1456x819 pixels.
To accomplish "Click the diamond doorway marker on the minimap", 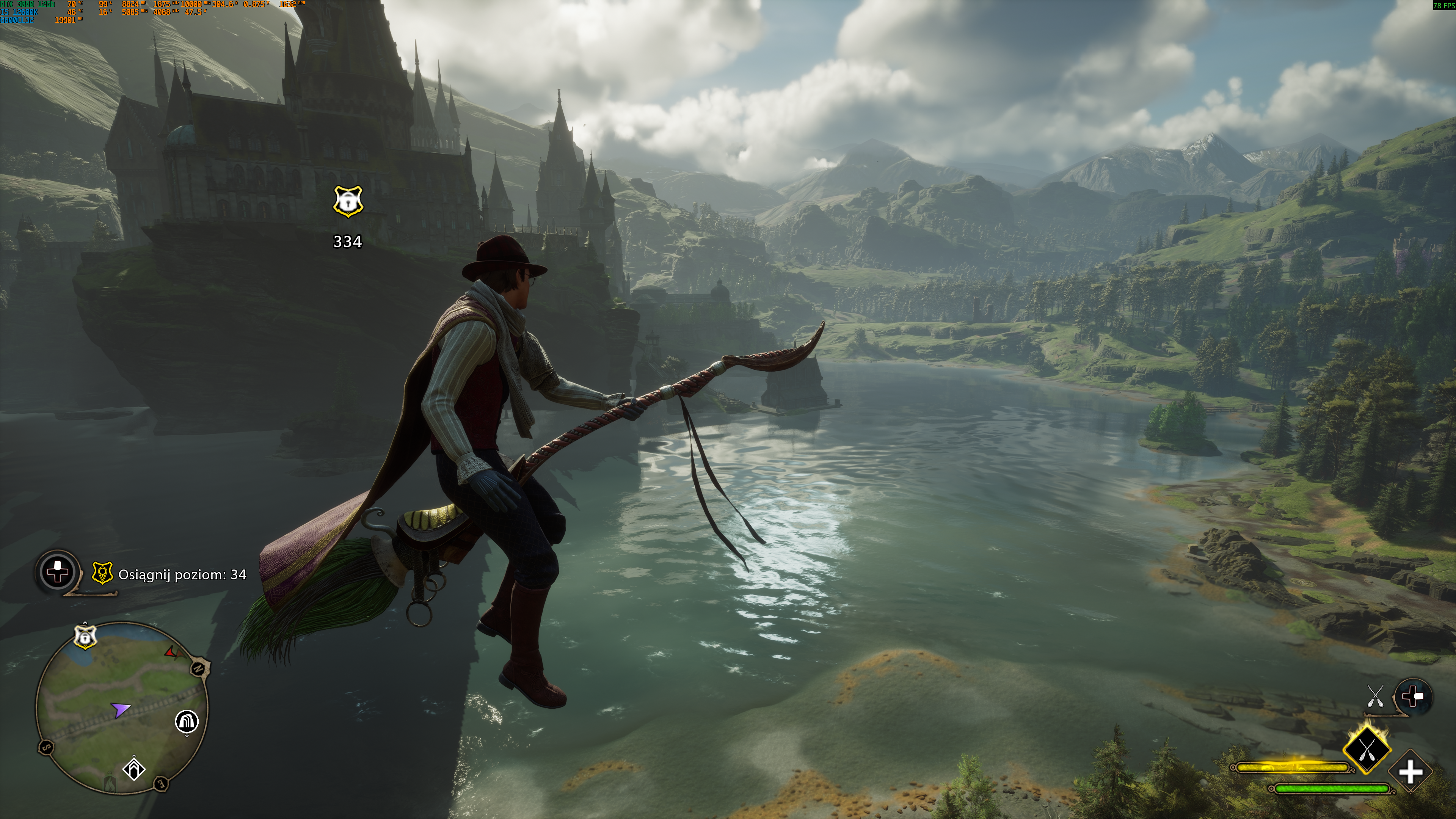I will [x=134, y=769].
